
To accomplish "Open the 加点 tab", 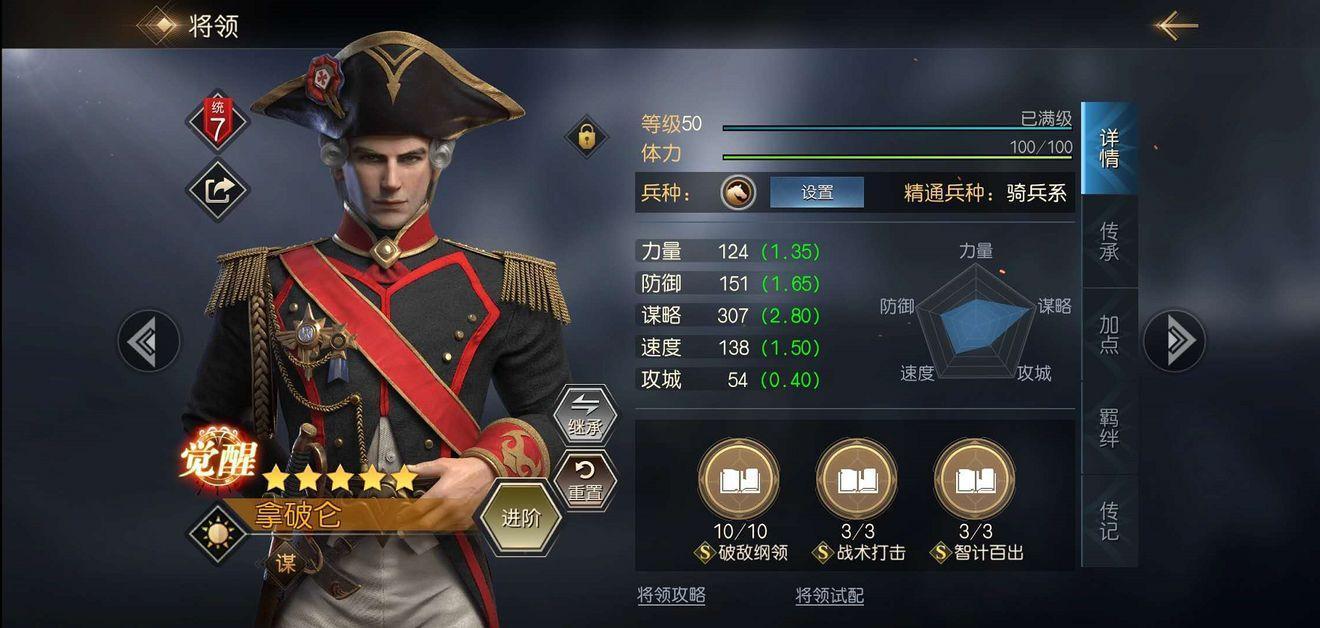I will pos(1109,335).
